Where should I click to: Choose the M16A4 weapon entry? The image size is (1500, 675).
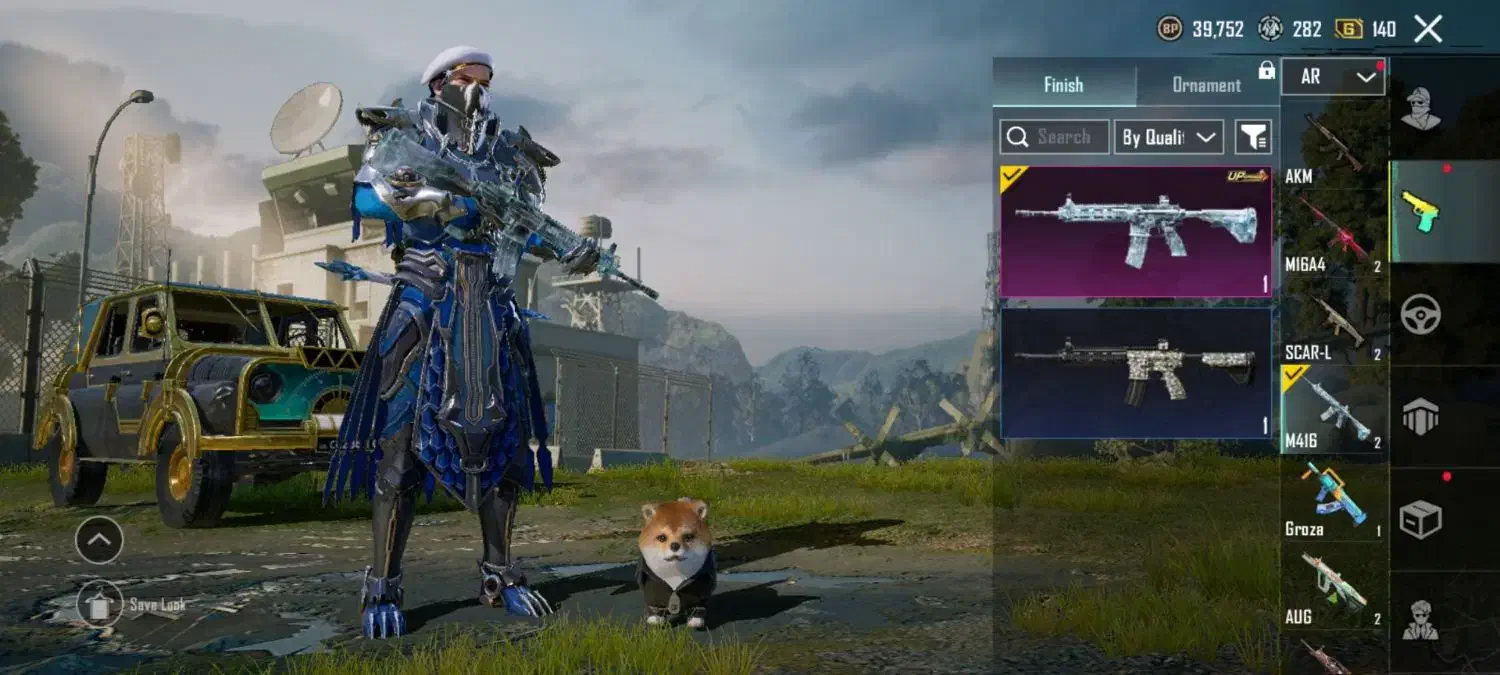tap(1333, 234)
